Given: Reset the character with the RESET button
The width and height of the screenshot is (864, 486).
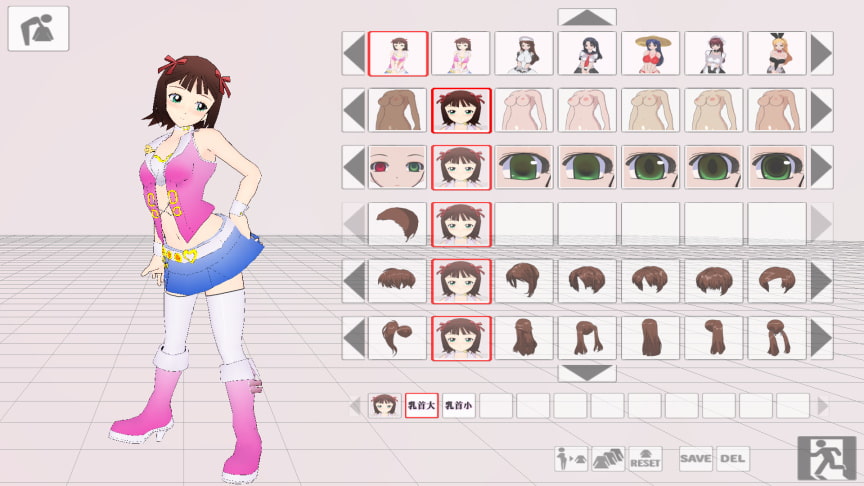Looking at the screenshot, I should (645, 459).
